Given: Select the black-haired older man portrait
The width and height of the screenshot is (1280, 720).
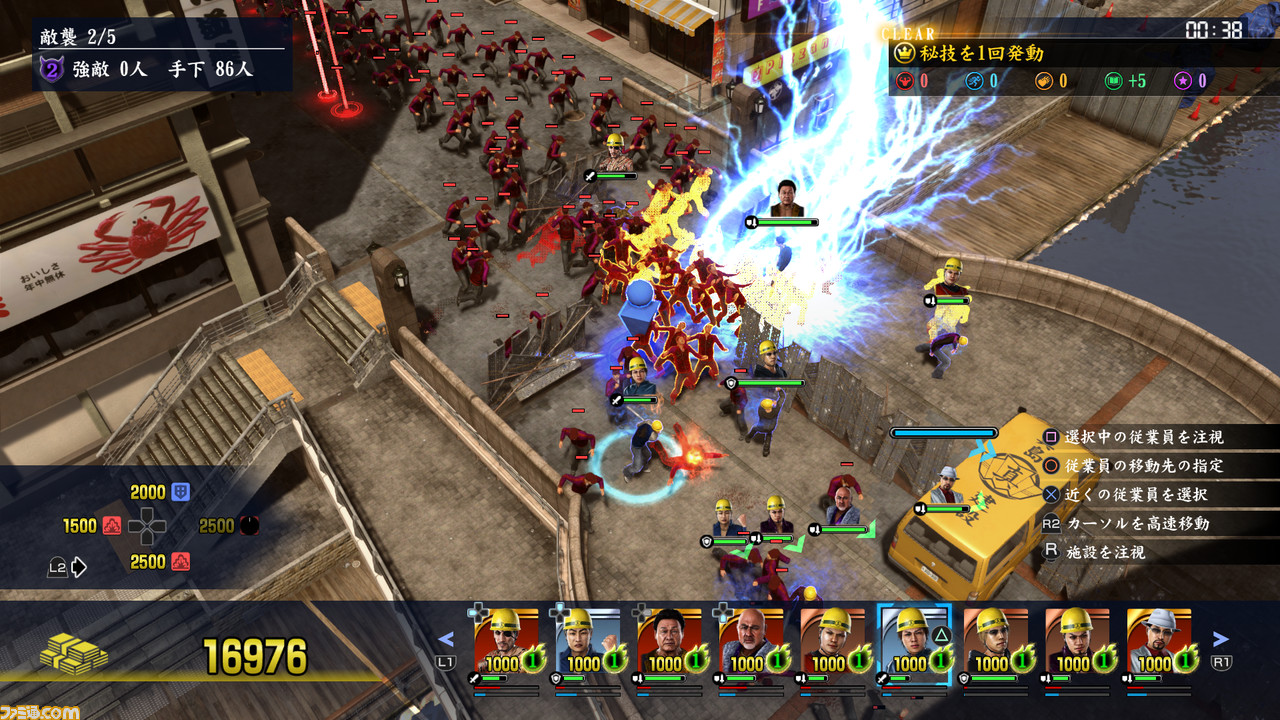Looking at the screenshot, I should coord(669,640).
